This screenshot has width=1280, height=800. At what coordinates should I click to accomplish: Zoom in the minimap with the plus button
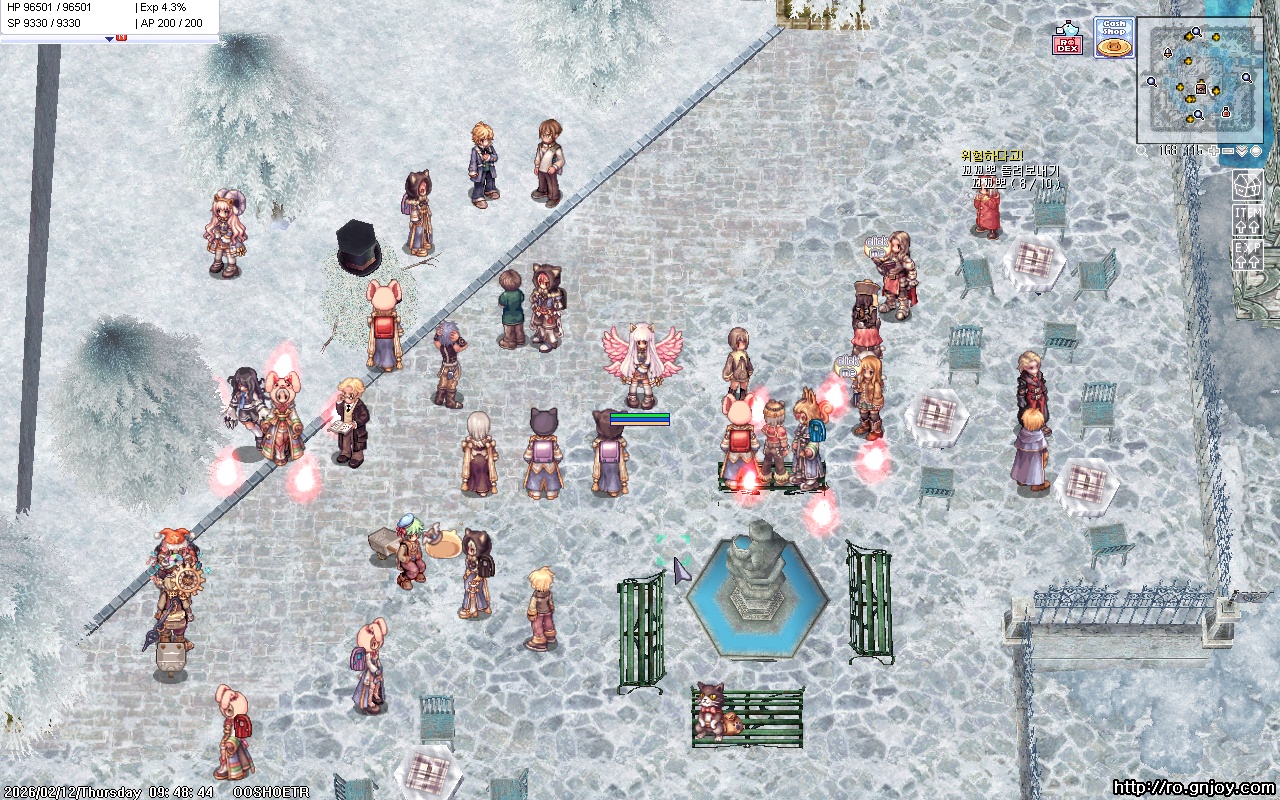1213,151
